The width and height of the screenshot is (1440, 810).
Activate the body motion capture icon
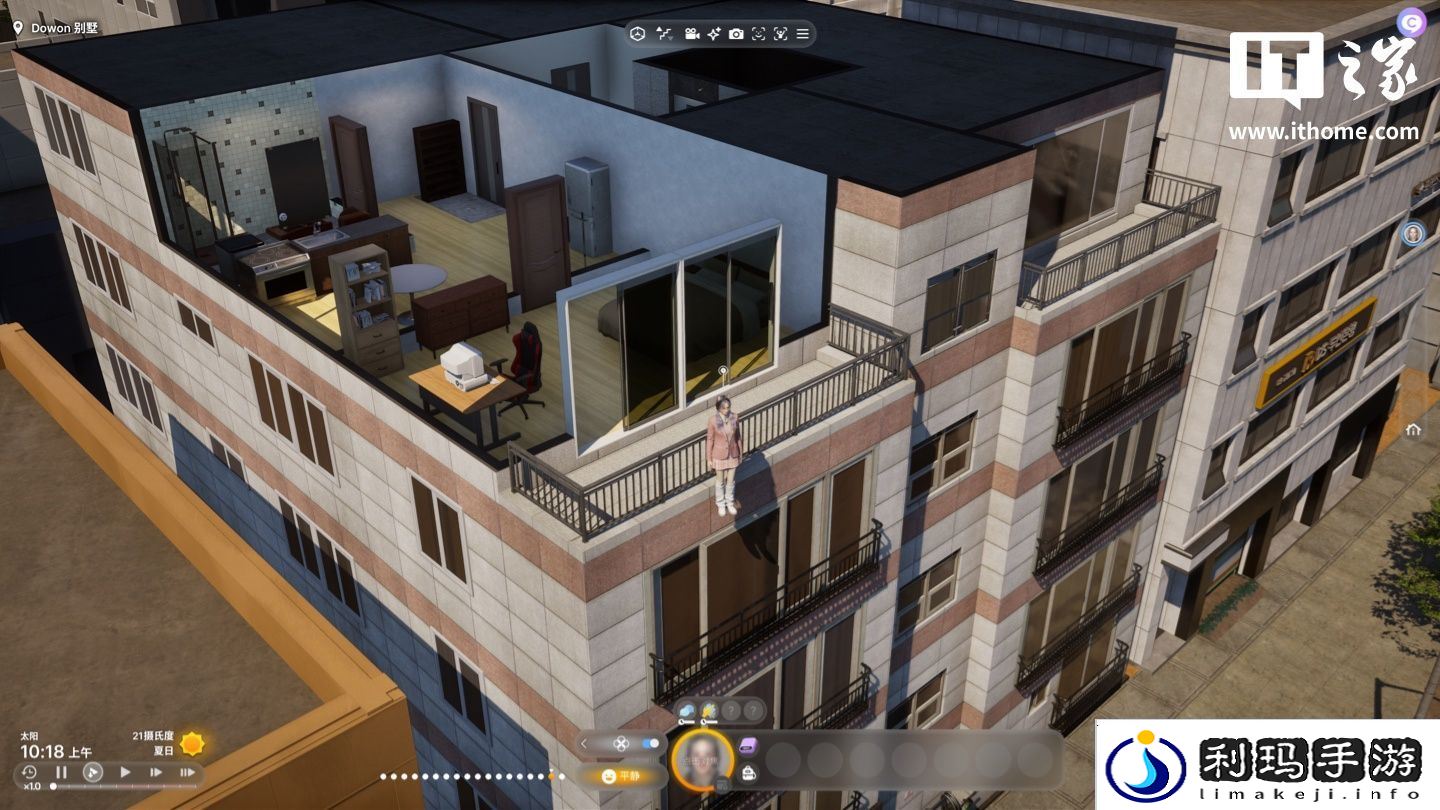tap(780, 34)
